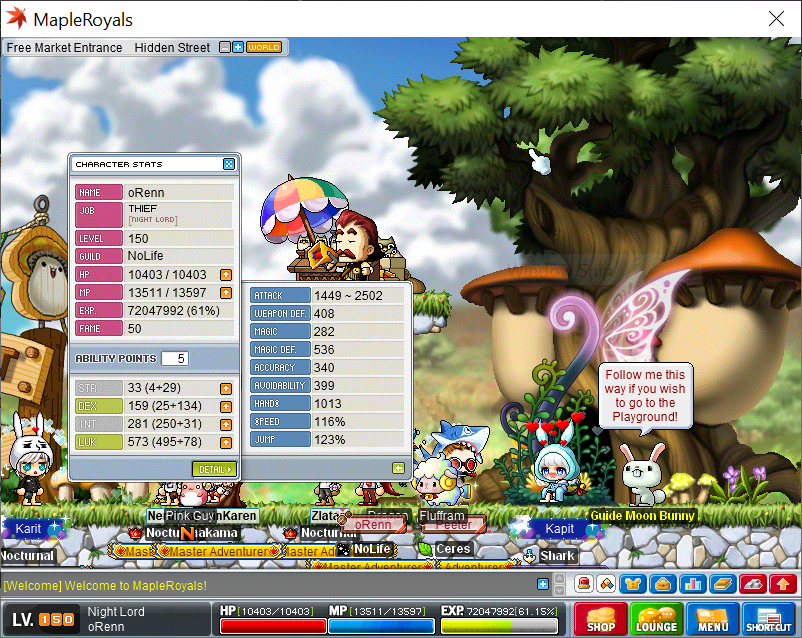
Task: Open the equipment window shirt icon
Action: (632, 584)
